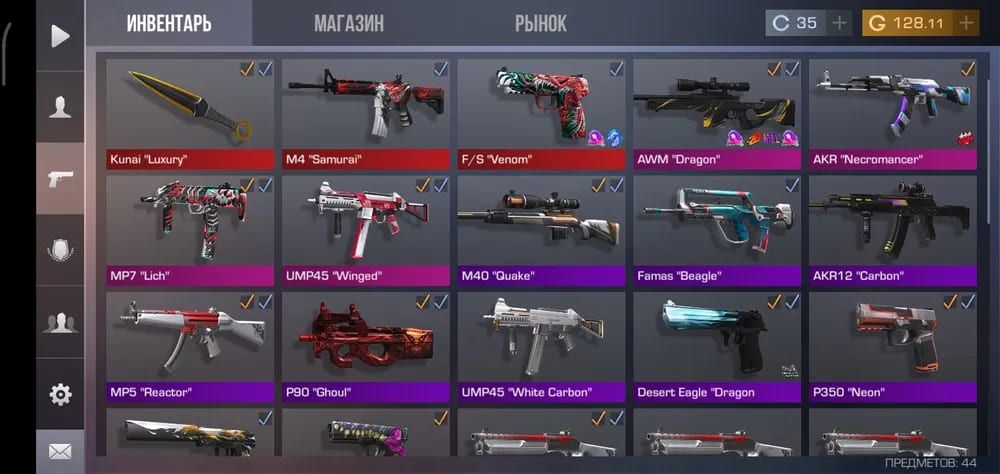Open the gear settings

point(60,394)
